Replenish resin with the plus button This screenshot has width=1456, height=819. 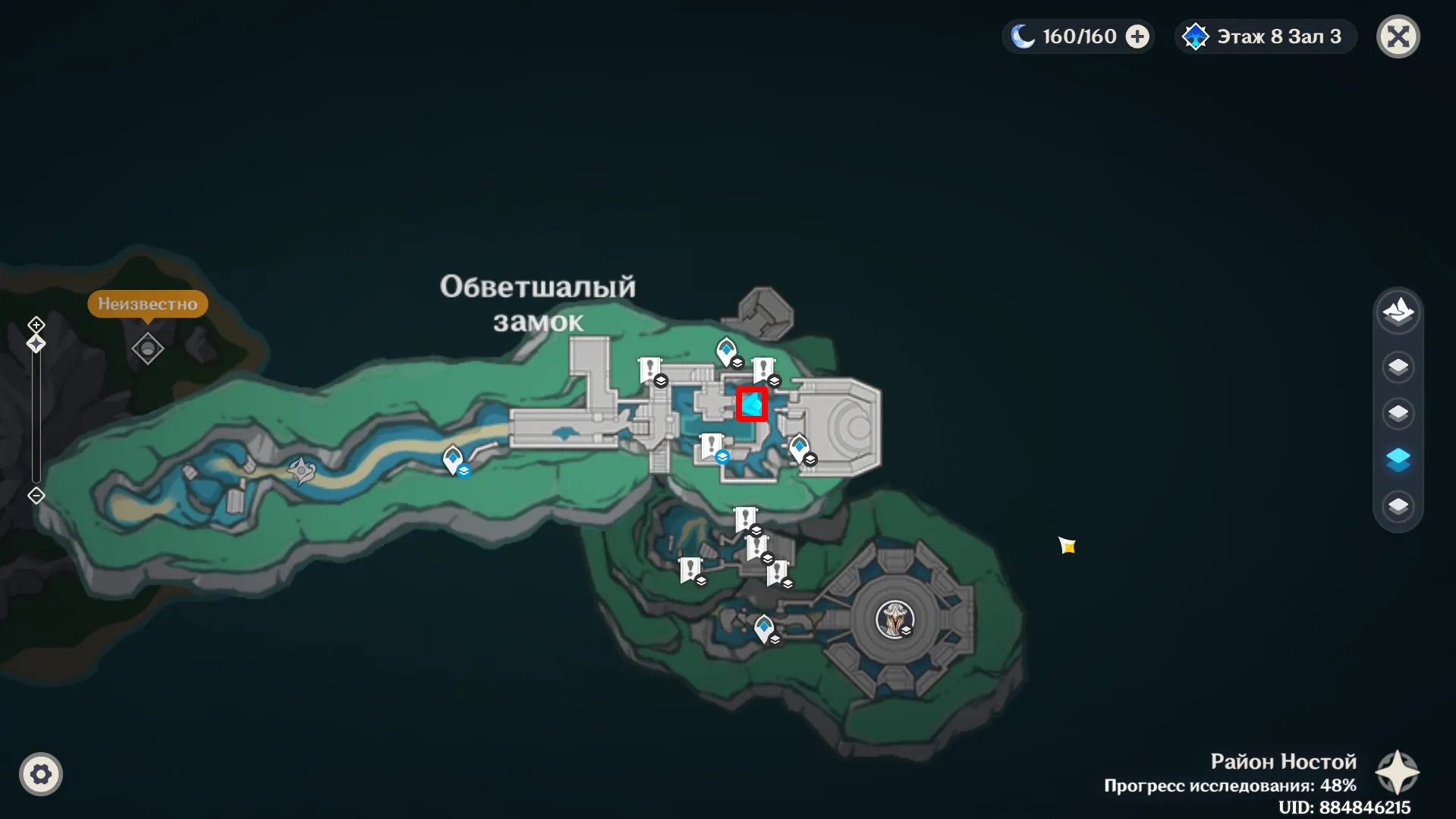(x=1135, y=35)
